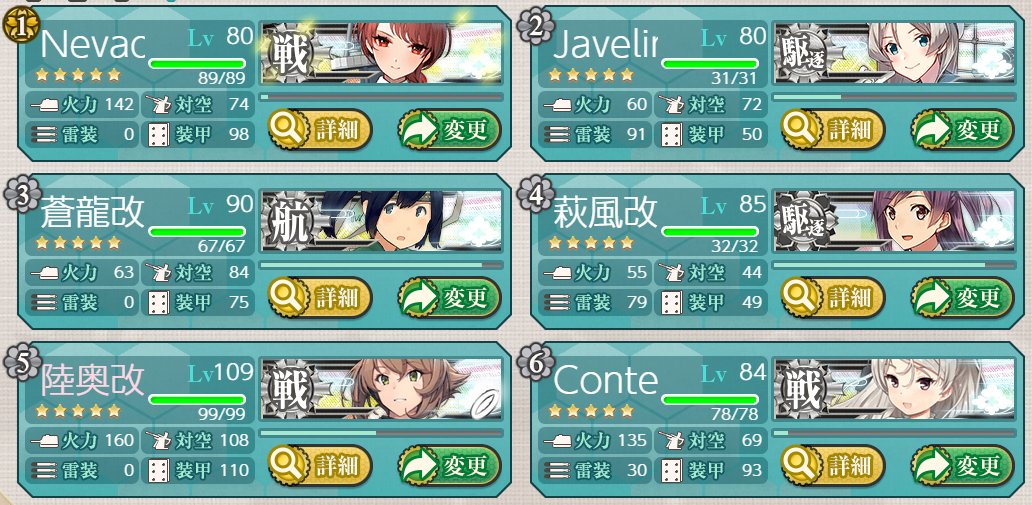Click 変更 to replace 蒼龍改
Image resolution: width=1032 pixels, height=505 pixels.
tap(449, 297)
